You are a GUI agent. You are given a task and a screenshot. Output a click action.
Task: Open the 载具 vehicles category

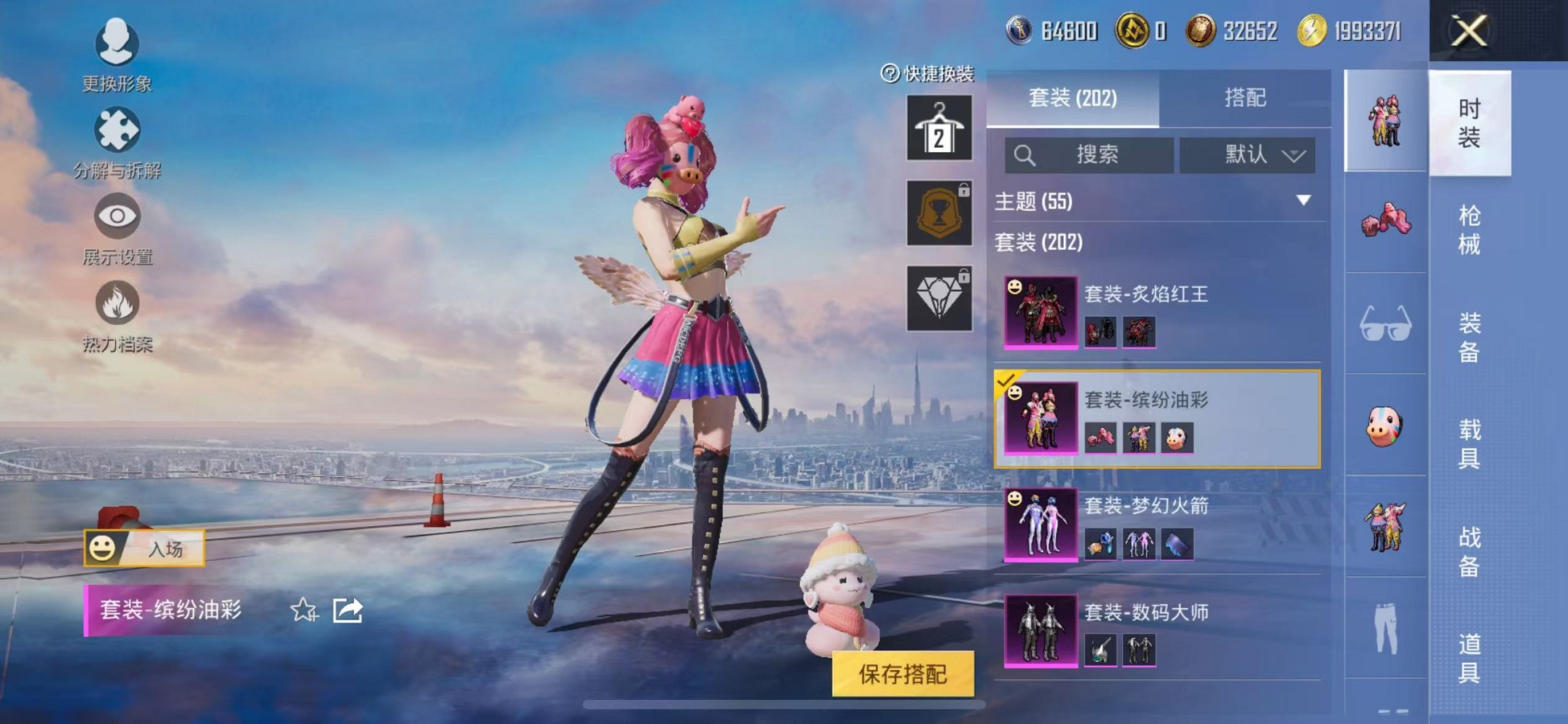(x=1469, y=444)
